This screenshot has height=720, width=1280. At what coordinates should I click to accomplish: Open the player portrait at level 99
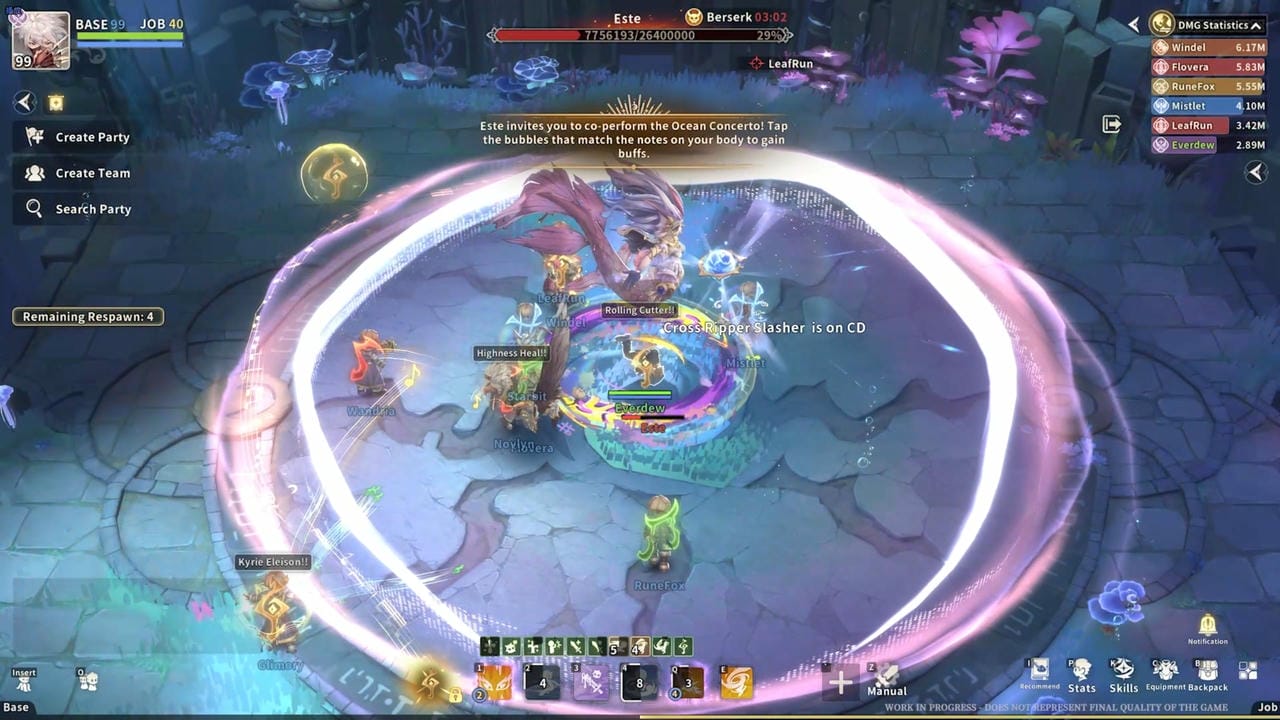pyautogui.click(x=41, y=41)
